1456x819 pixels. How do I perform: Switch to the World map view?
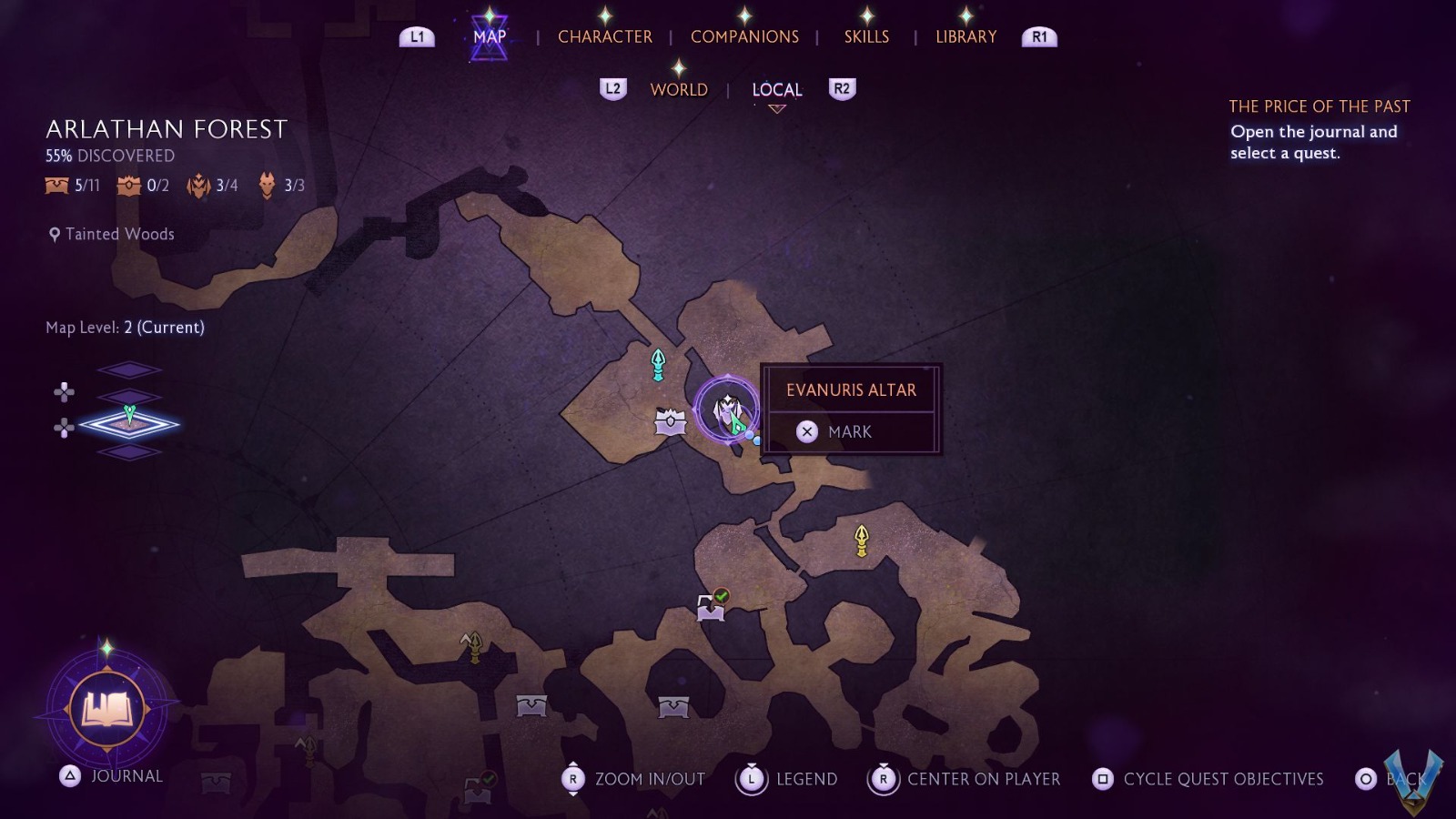click(678, 89)
